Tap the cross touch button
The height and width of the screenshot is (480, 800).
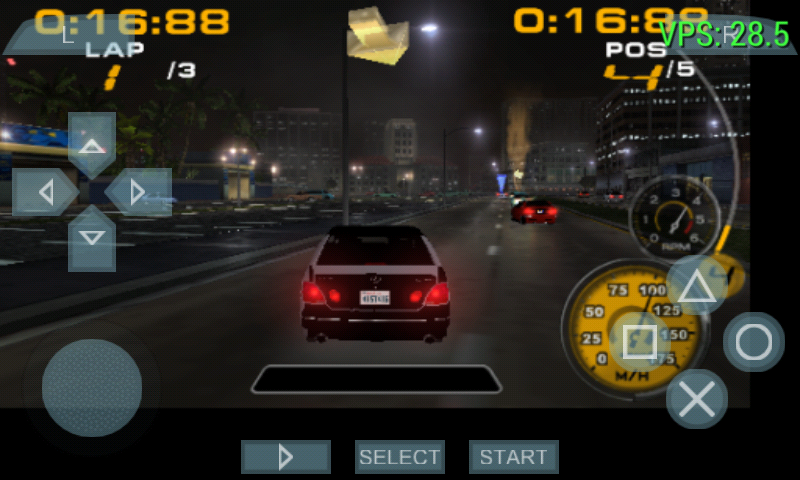pyautogui.click(x=697, y=399)
